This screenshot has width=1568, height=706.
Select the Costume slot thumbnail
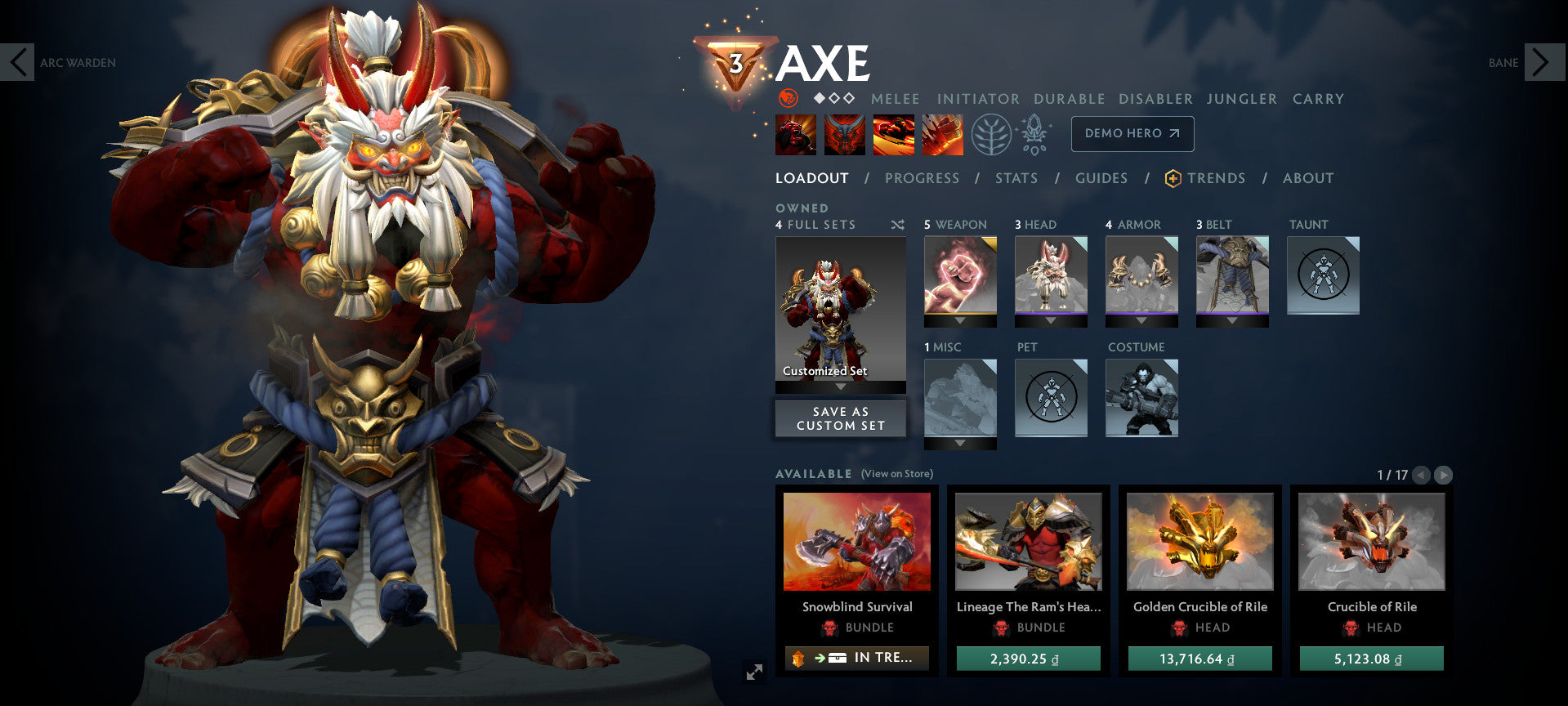[x=1141, y=398]
